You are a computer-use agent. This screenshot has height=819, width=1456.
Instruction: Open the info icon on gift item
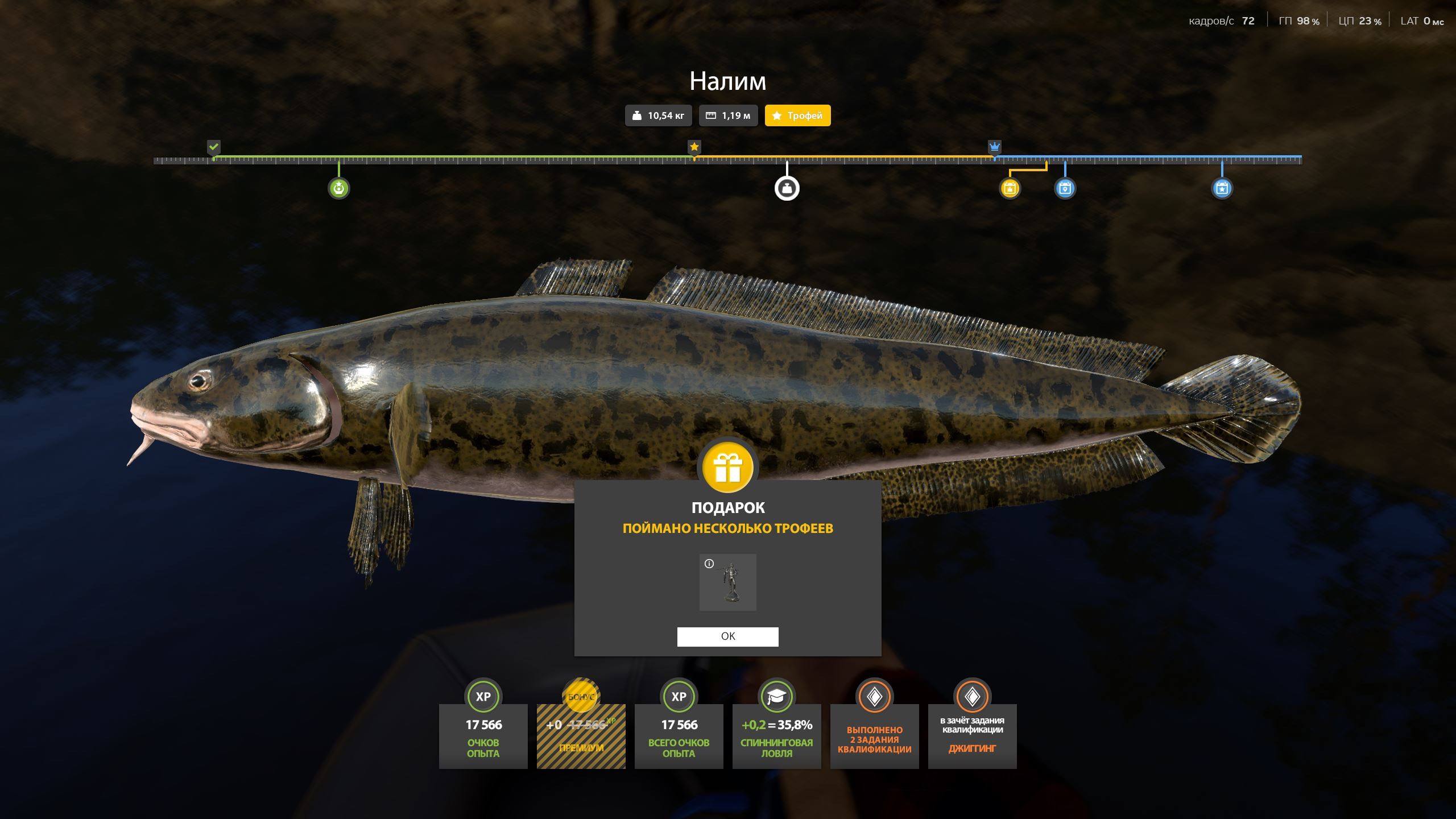[709, 564]
